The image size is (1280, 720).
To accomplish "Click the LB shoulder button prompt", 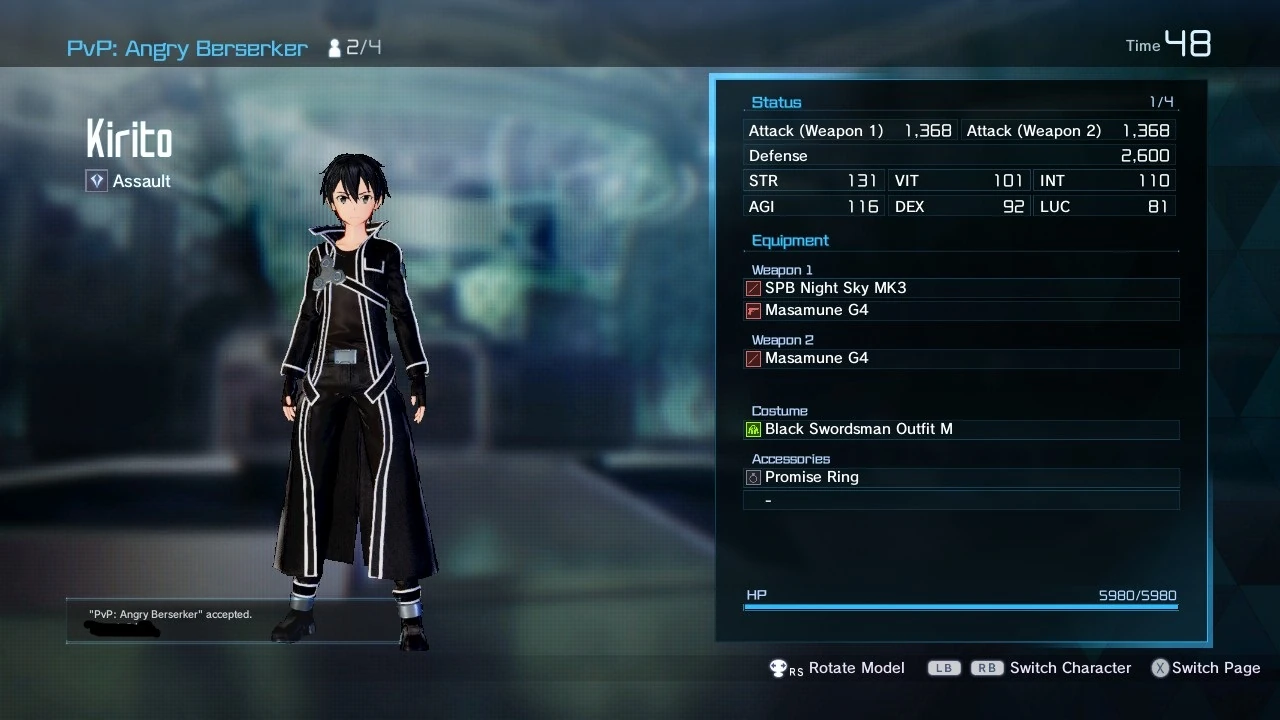I will point(943,668).
